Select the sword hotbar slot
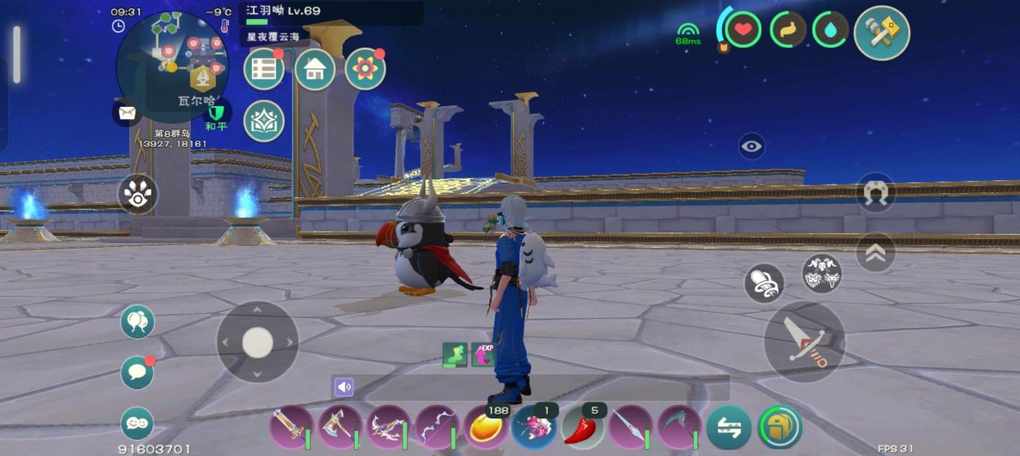Image resolution: width=1020 pixels, height=456 pixels. tap(290, 427)
